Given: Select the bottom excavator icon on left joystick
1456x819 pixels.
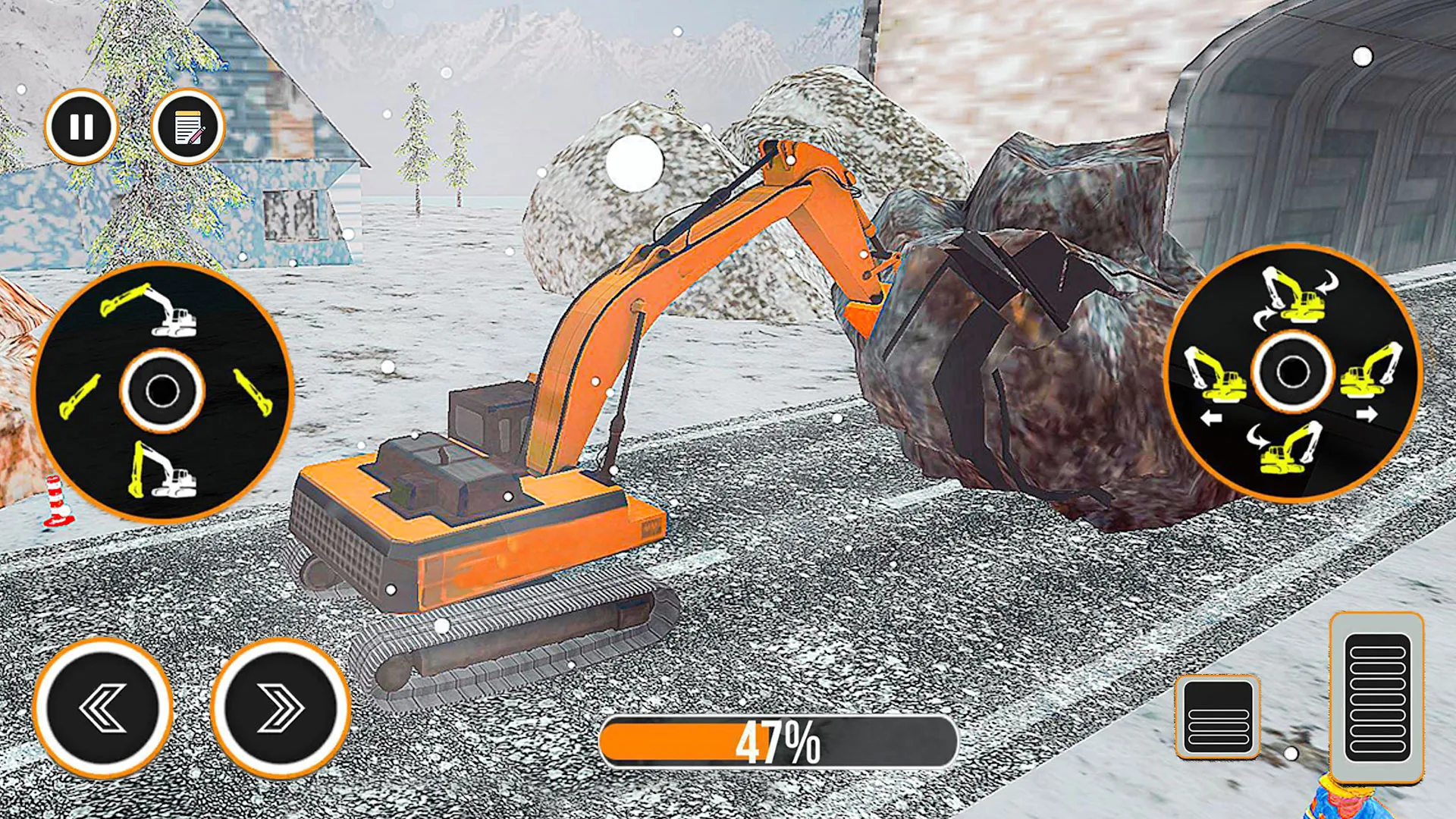Looking at the screenshot, I should (162, 471).
